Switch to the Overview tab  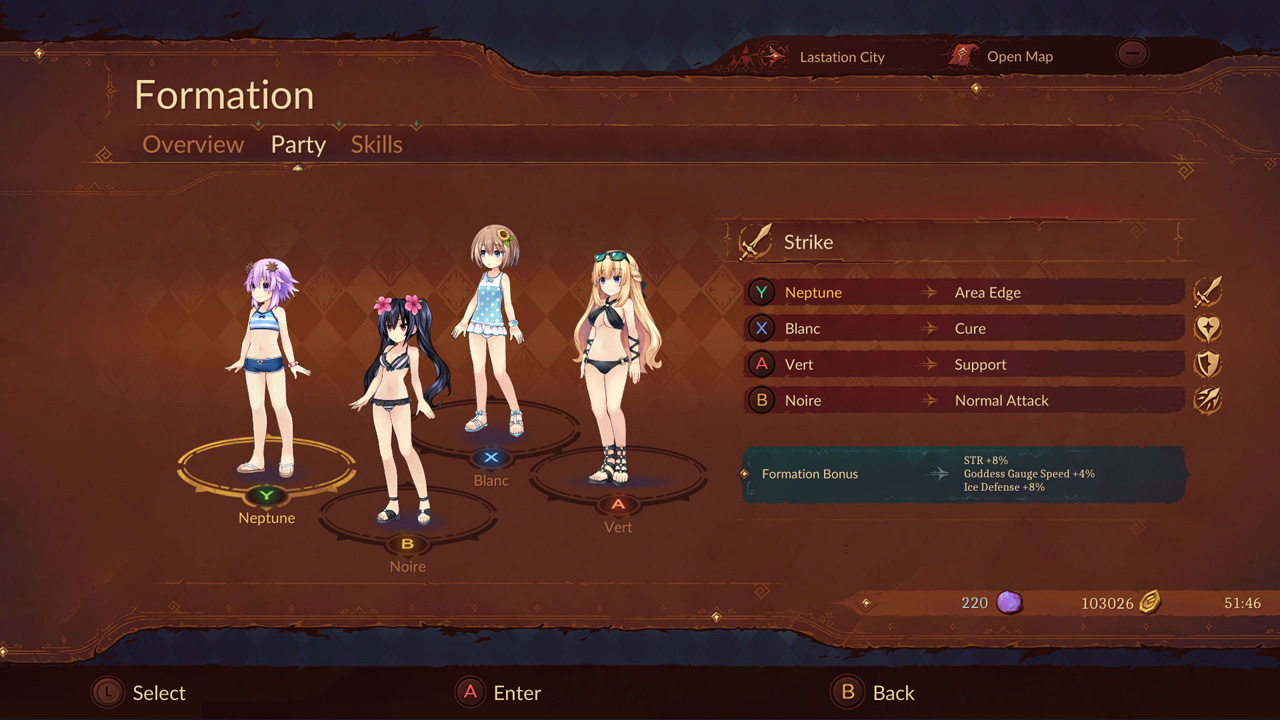tap(193, 145)
